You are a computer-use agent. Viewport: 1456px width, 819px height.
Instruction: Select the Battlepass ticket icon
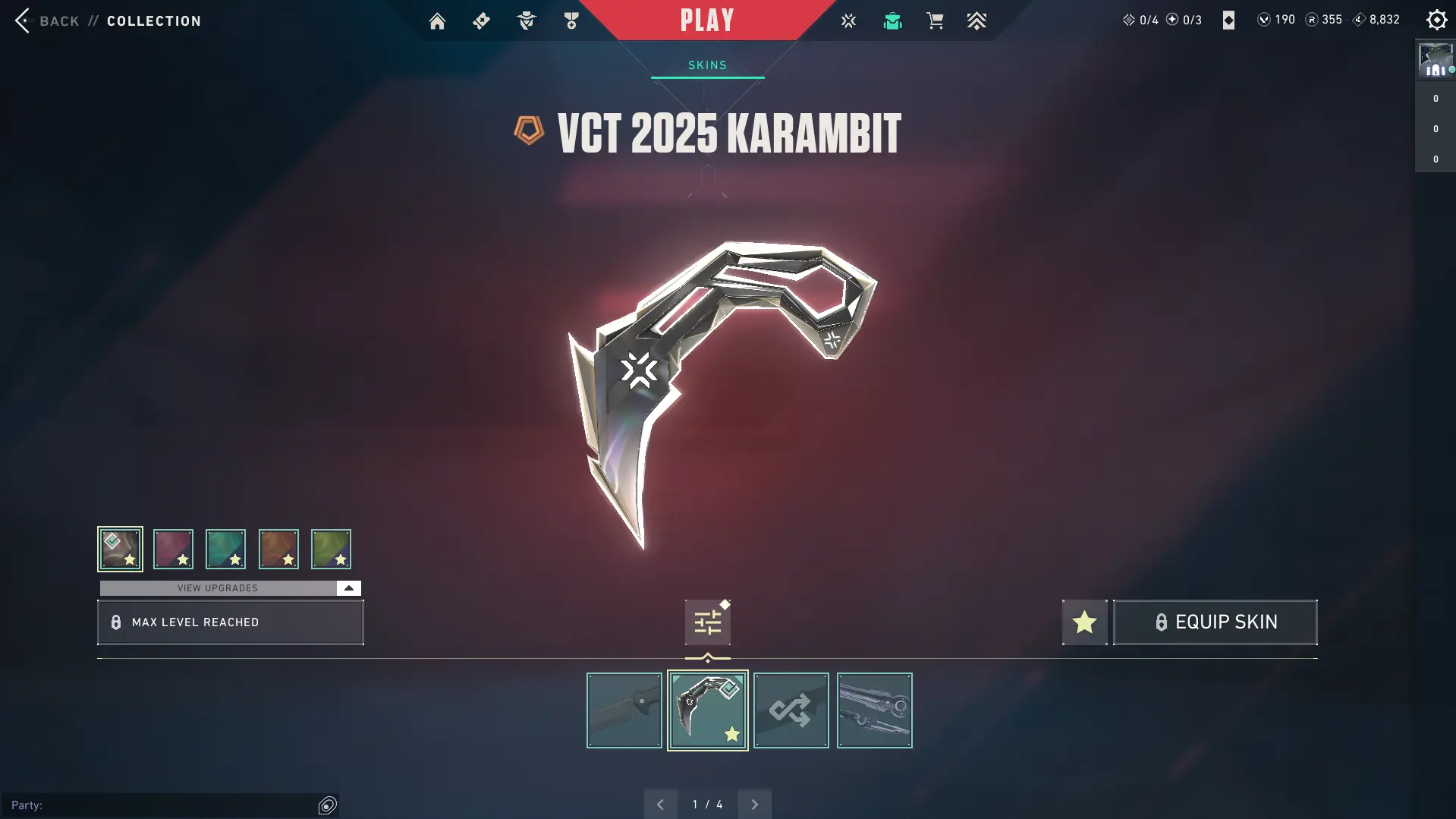pos(480,20)
